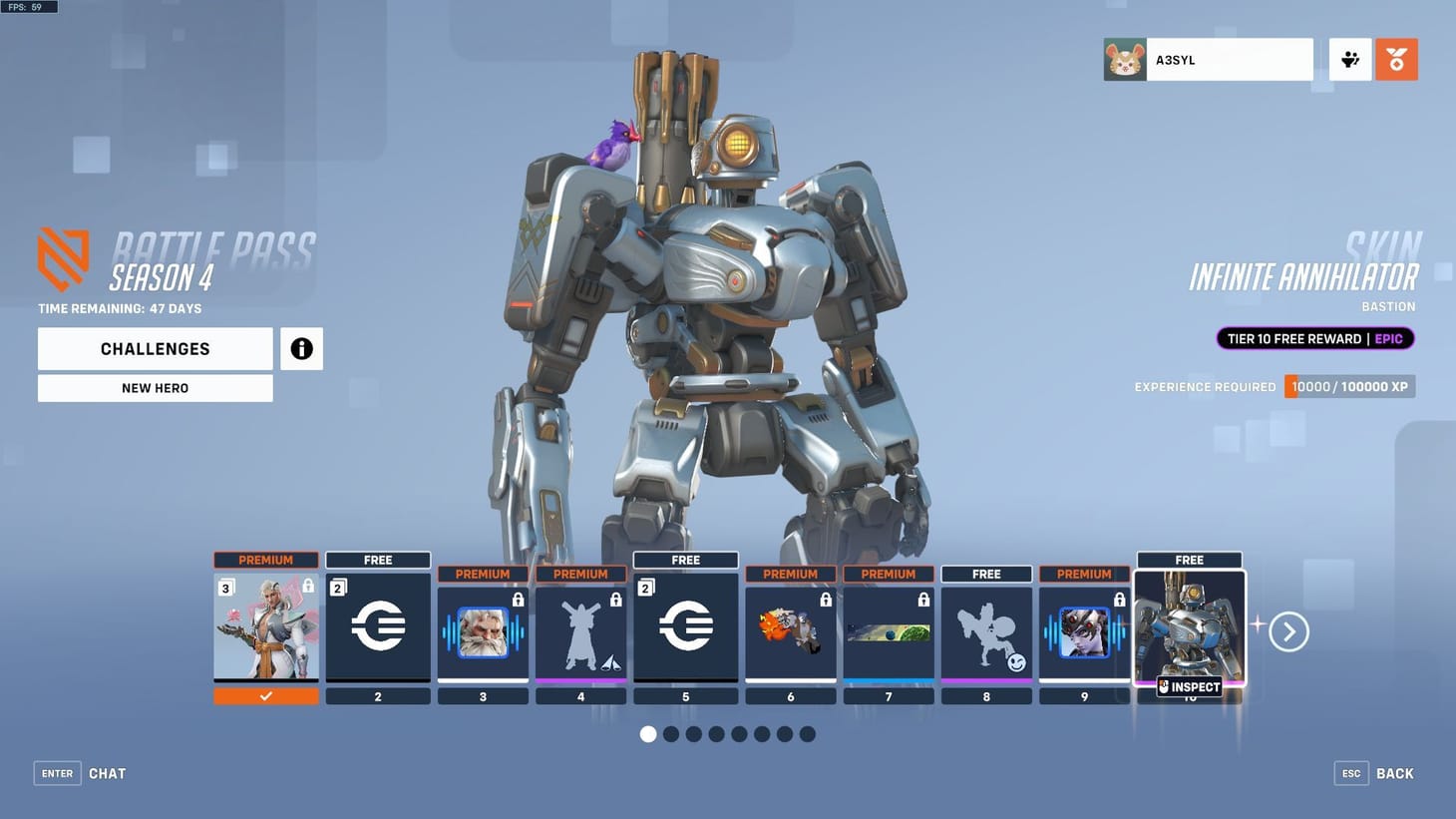Screen dimensions: 1456x819
Task: Switch to the New Hero tab
Action: (x=155, y=387)
